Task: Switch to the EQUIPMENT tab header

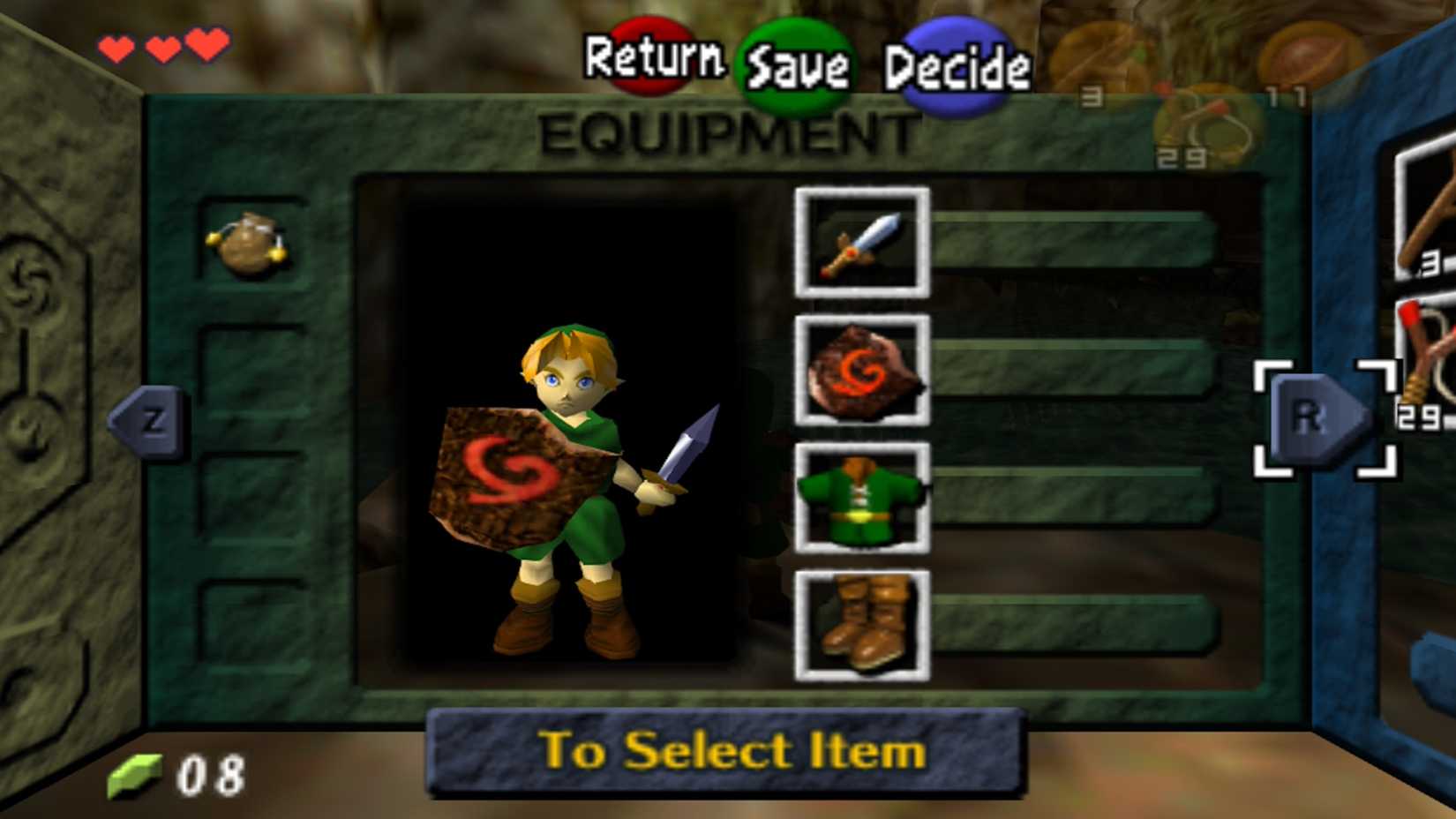Action: click(728, 131)
